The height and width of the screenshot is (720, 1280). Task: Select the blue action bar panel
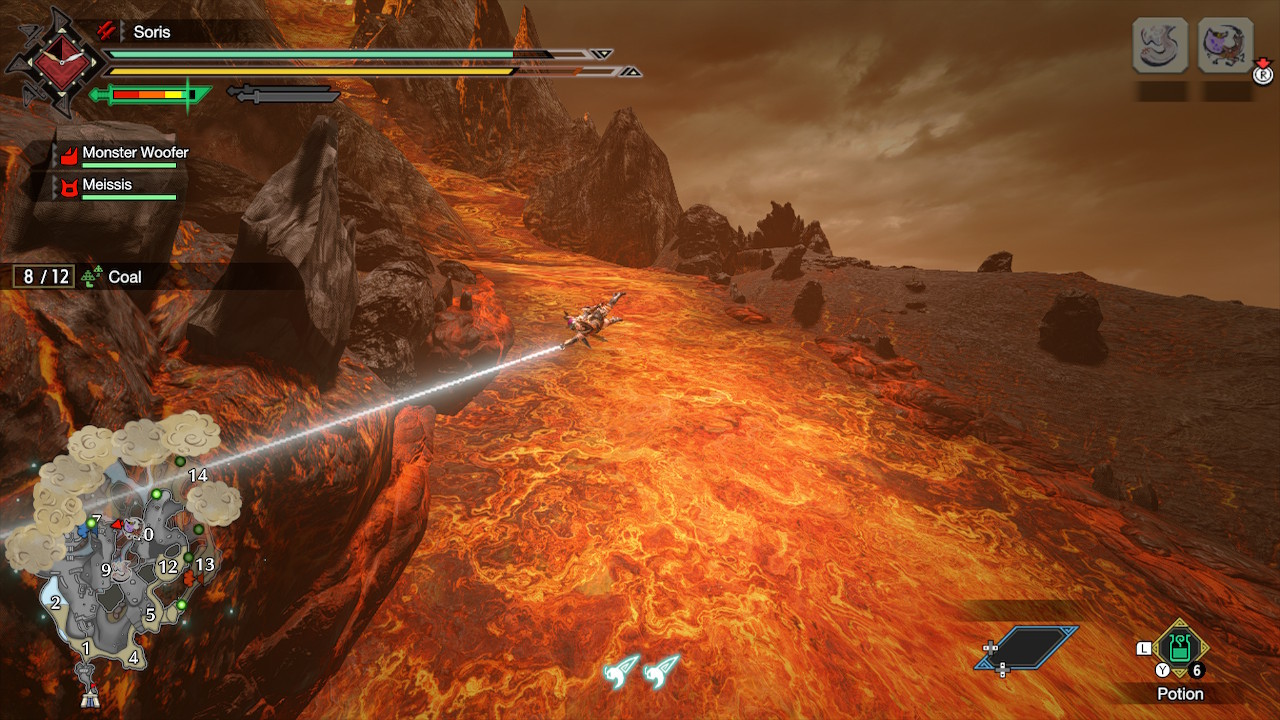point(1030,648)
